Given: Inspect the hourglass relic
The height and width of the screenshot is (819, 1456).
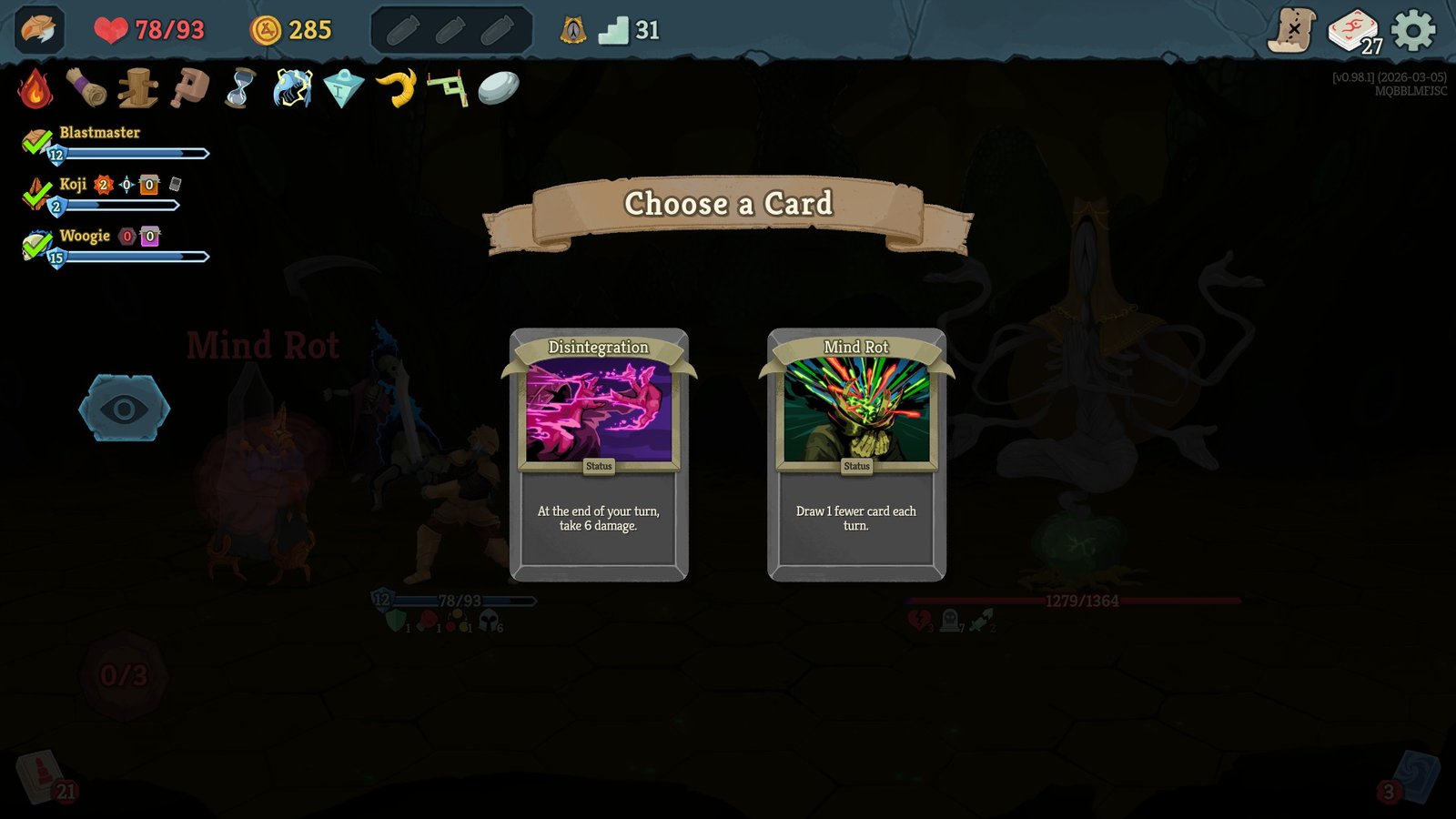Looking at the screenshot, I should 239,87.
